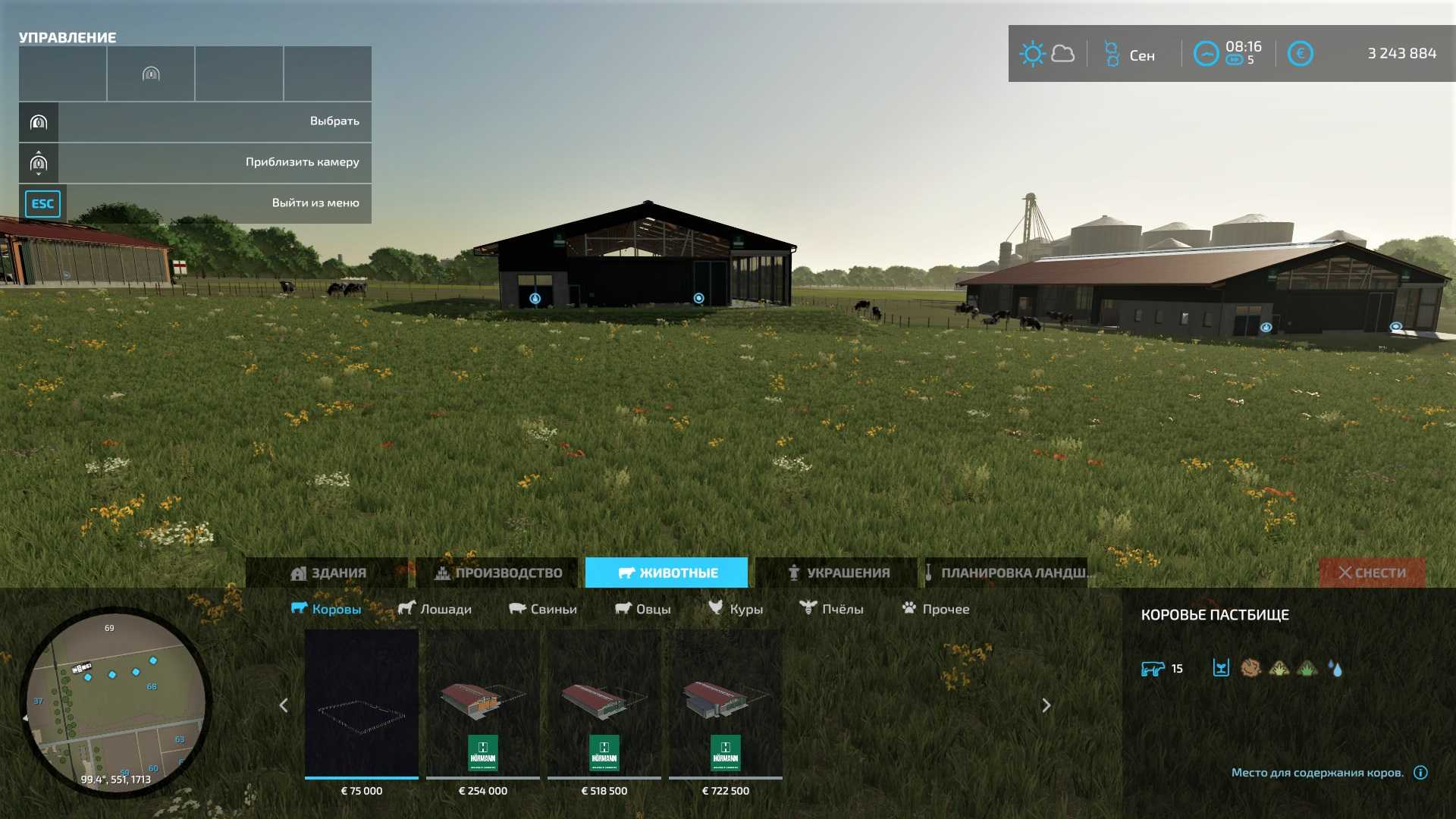Open the Планировка ландшафта tab
1456x819 pixels.
point(1009,573)
